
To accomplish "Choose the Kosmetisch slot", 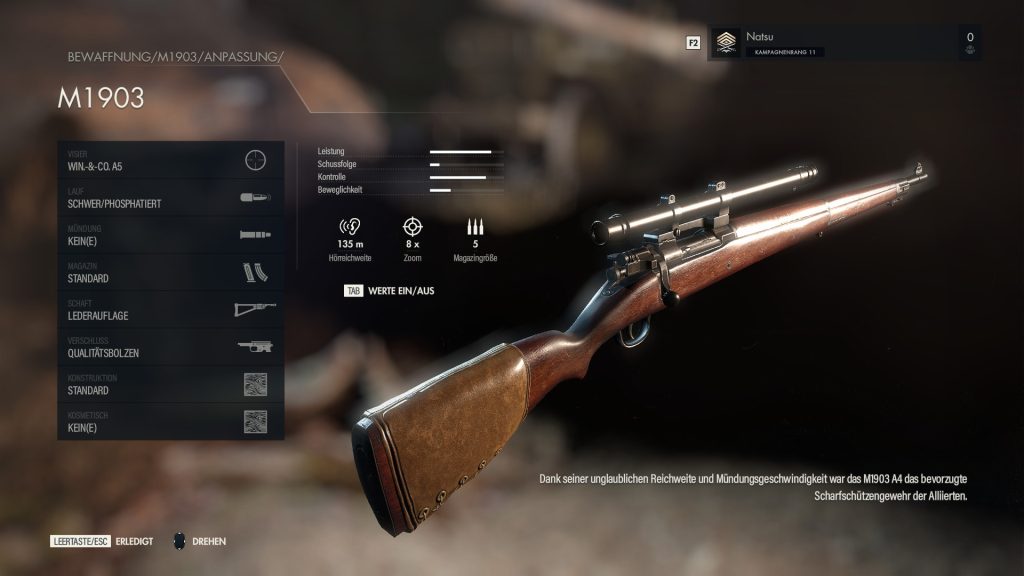I will click(x=170, y=422).
